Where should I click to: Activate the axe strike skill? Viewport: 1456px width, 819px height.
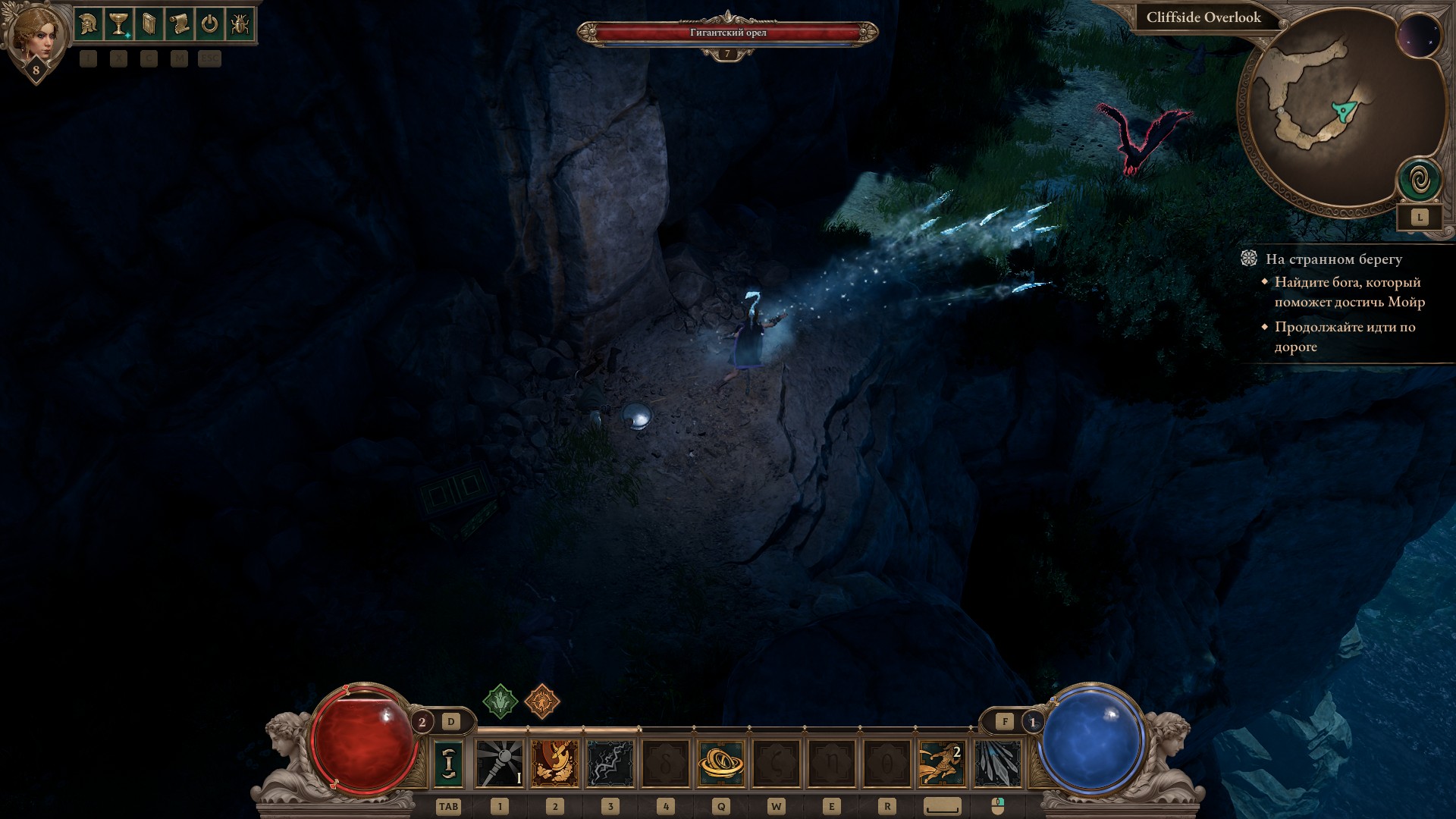coord(555,763)
